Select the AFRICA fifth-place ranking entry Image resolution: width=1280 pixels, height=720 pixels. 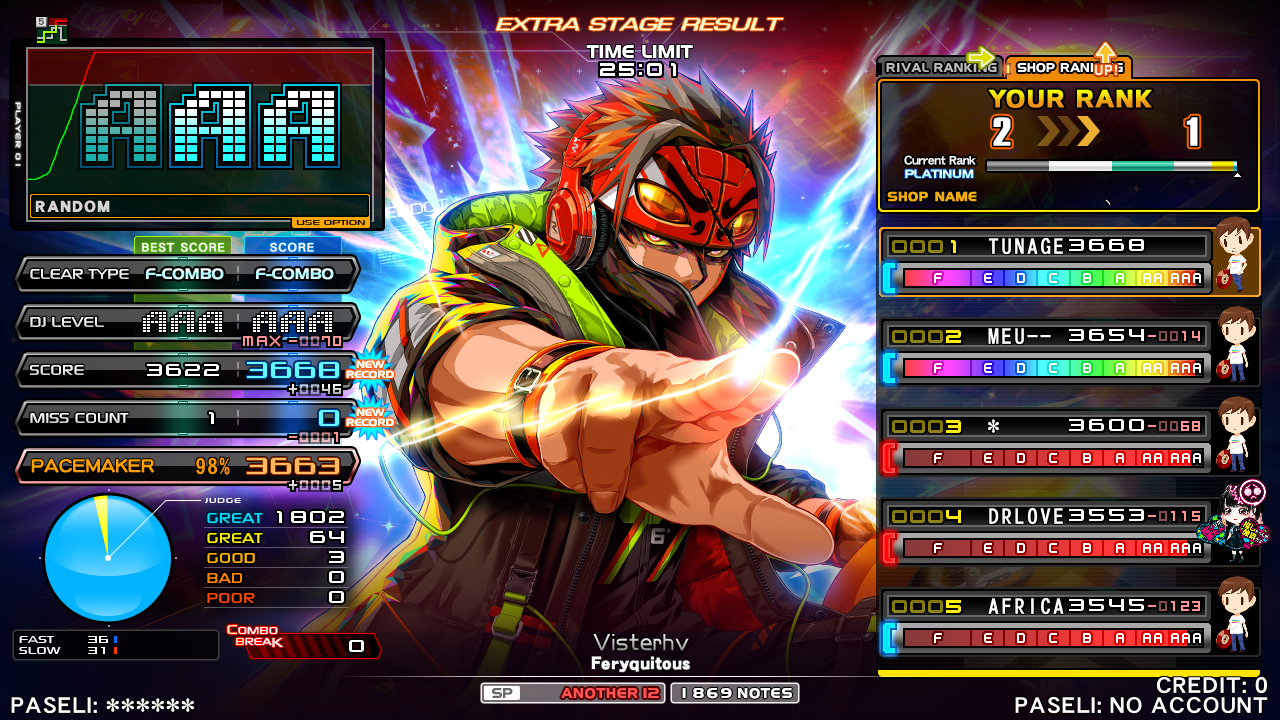1046,622
